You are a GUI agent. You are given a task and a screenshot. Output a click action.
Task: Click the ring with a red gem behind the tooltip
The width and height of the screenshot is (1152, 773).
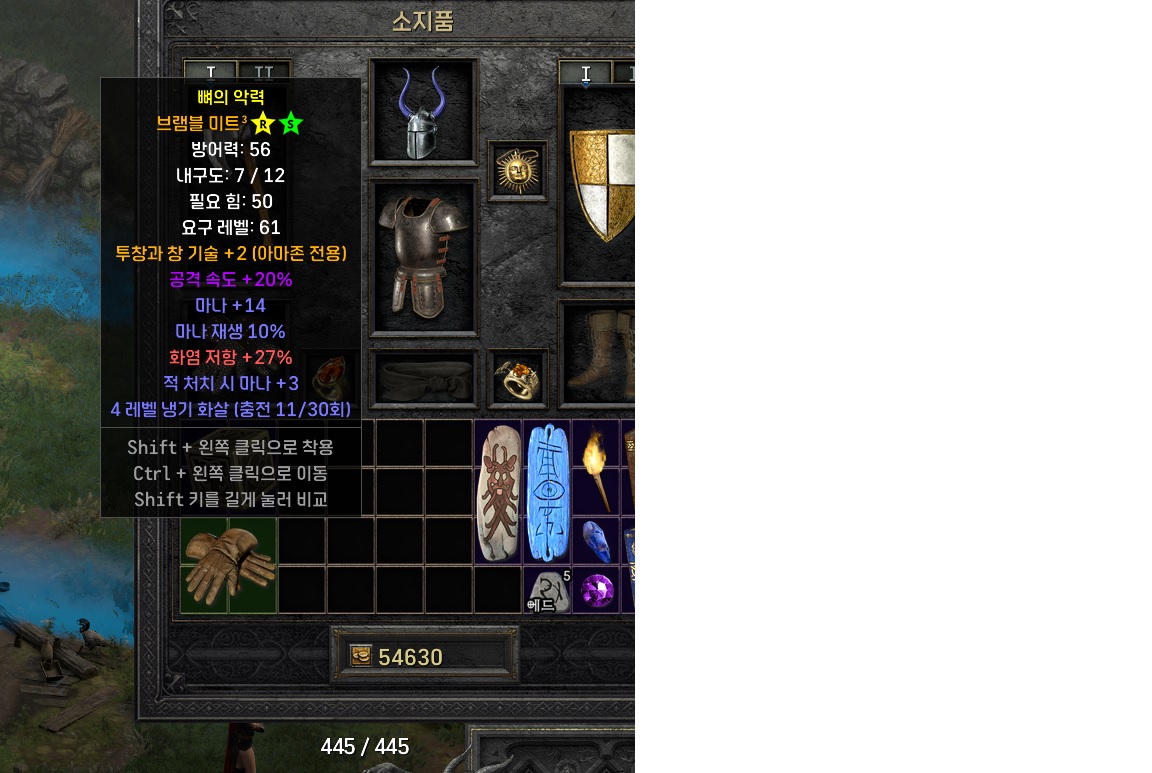point(327,378)
